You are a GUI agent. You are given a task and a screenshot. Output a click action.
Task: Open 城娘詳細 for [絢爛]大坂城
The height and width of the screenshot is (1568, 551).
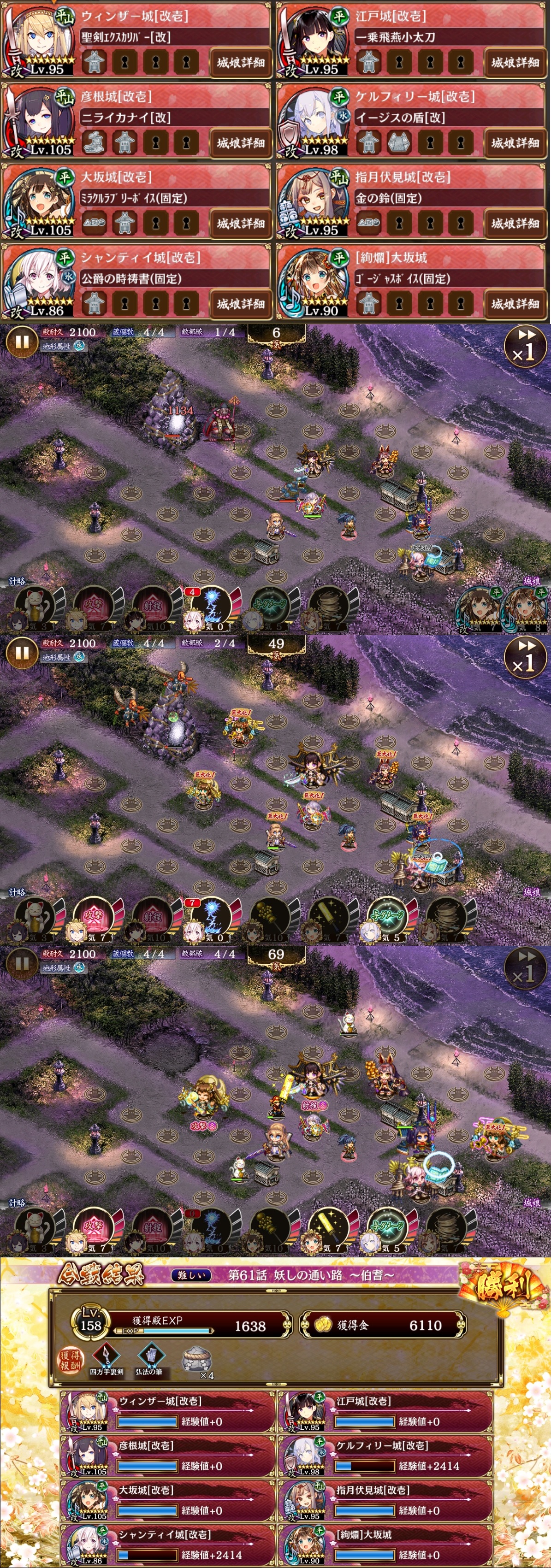[x=515, y=304]
